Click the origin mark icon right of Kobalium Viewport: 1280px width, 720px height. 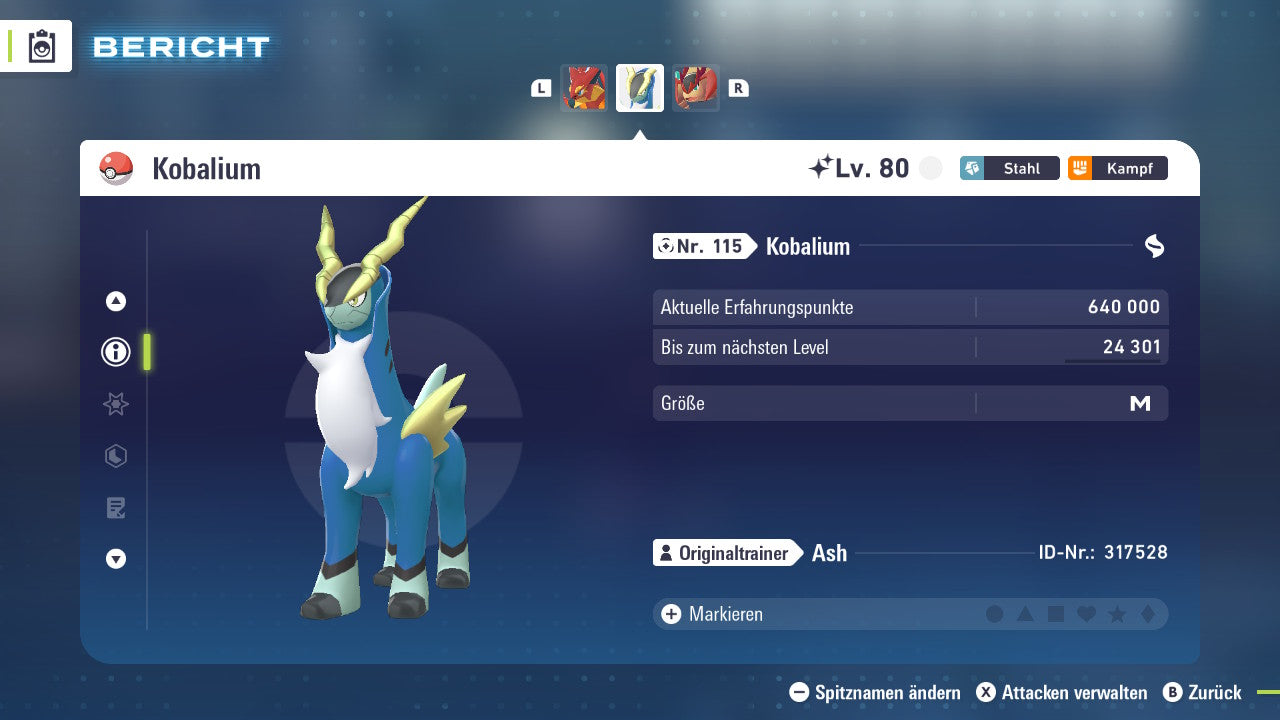[1155, 245]
